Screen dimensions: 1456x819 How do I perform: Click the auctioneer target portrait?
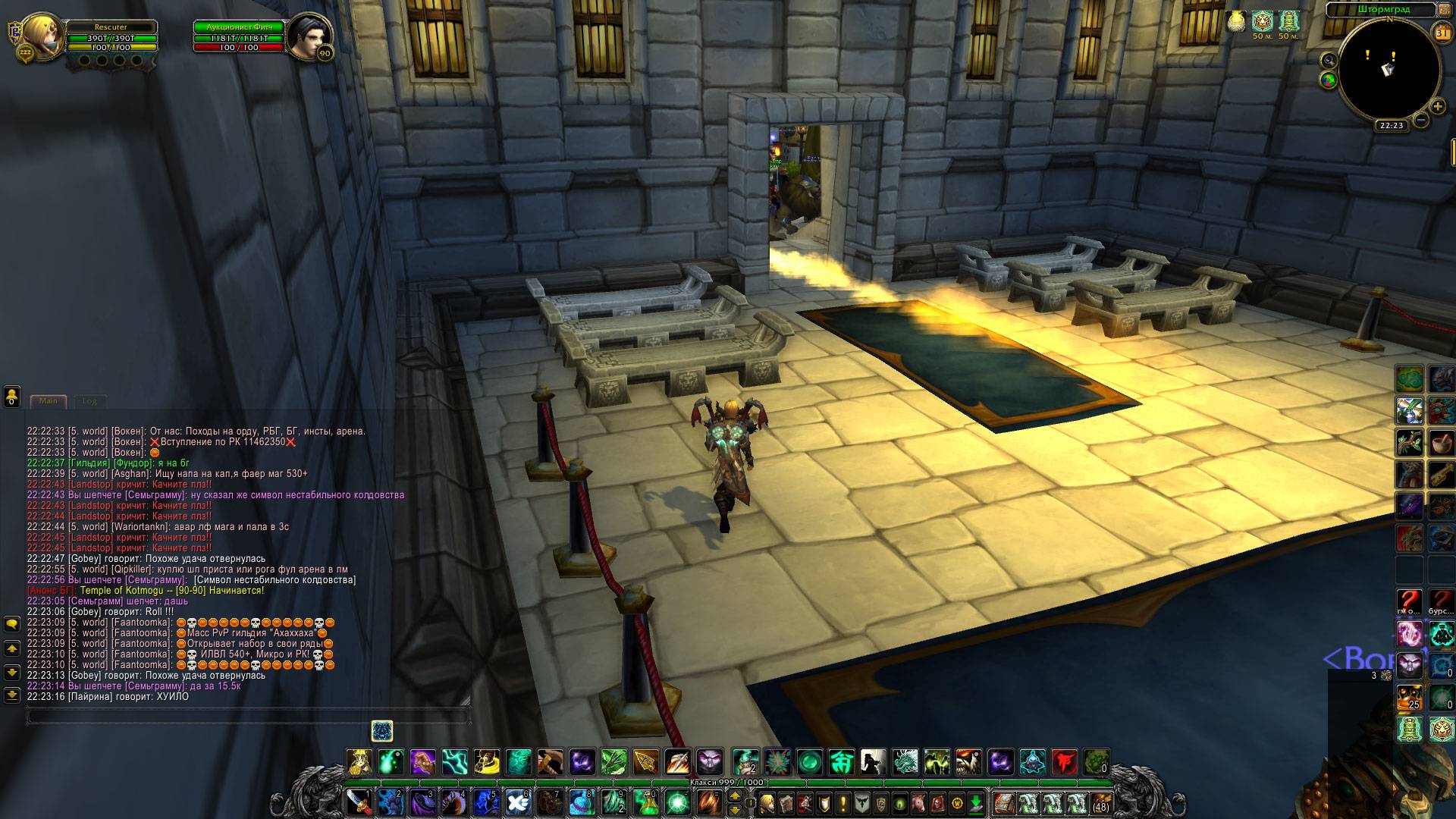click(306, 35)
